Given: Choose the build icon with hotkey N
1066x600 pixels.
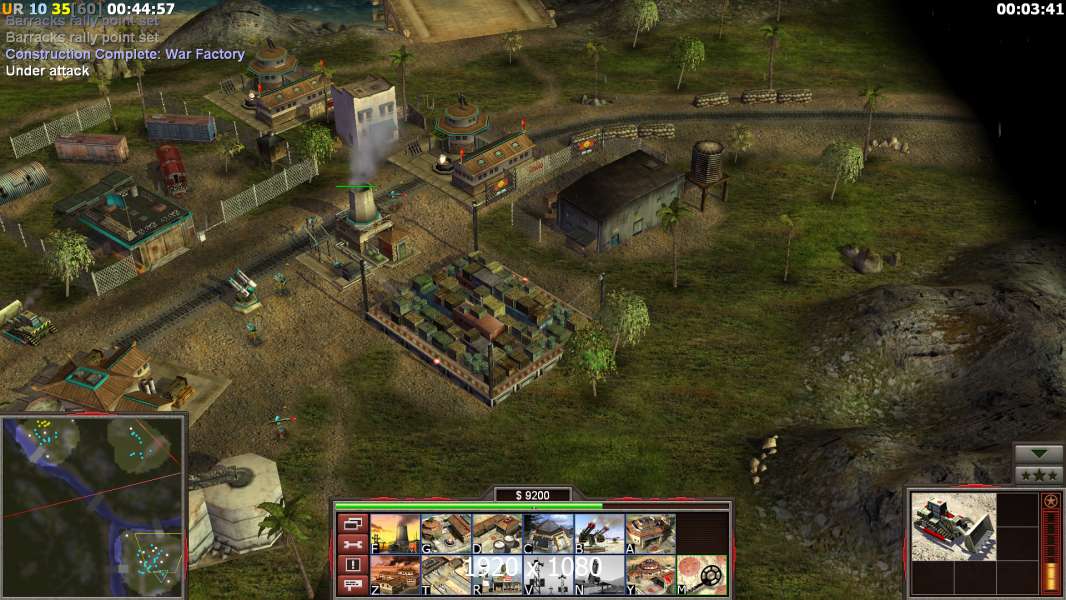Looking at the screenshot, I should coord(599,575).
